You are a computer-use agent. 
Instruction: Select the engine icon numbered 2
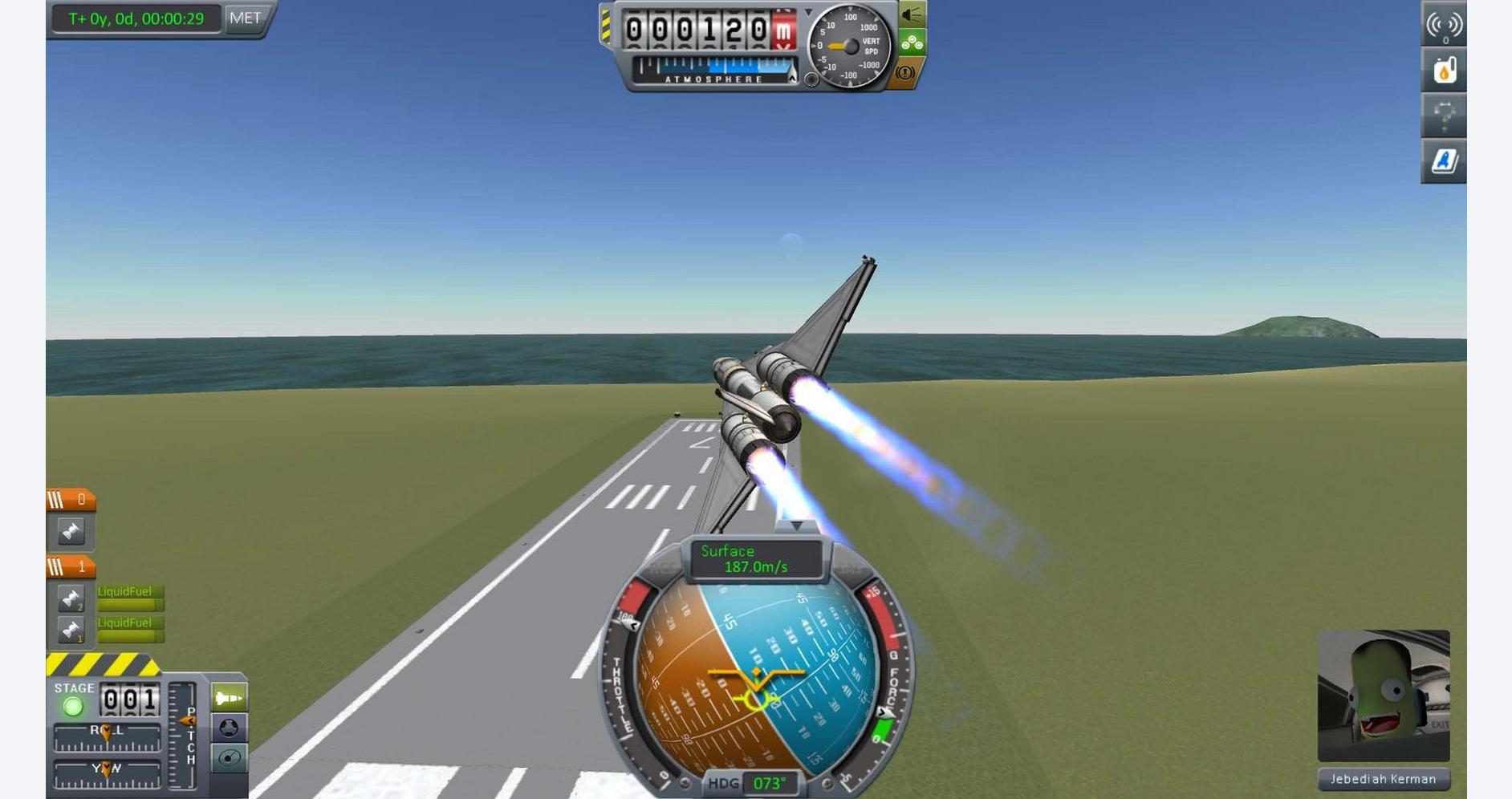coord(71,598)
